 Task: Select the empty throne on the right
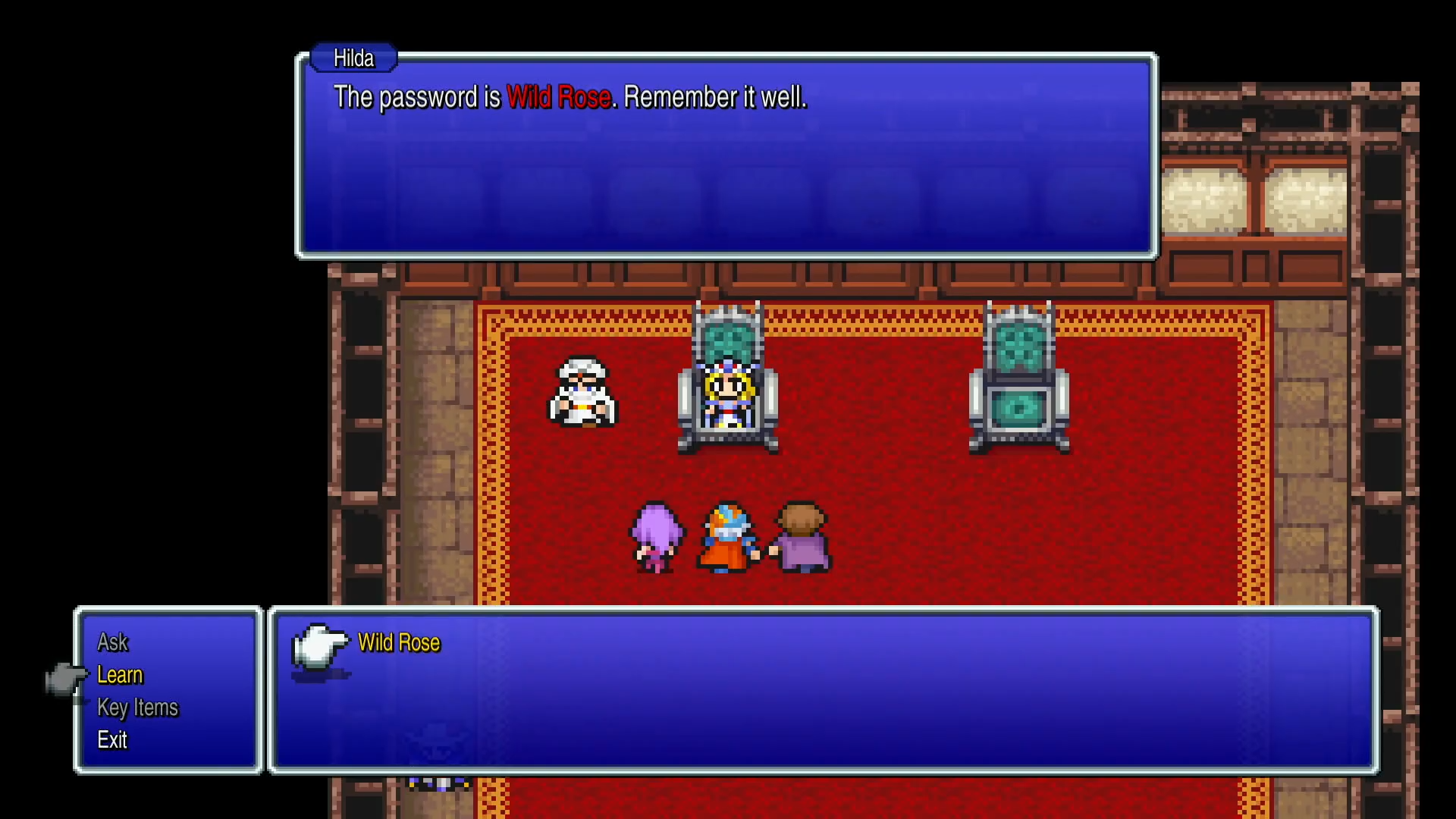(1020, 379)
